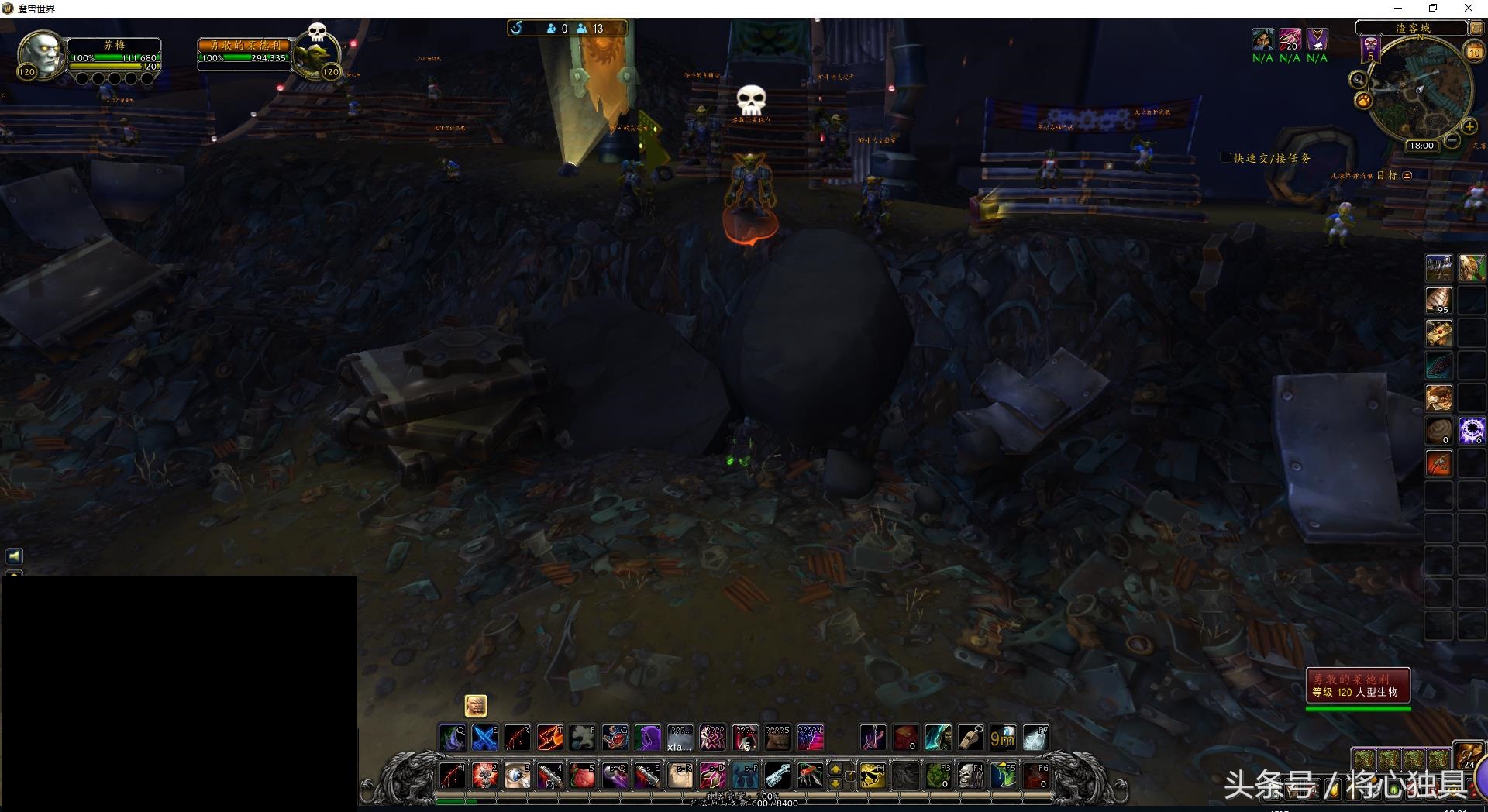The height and width of the screenshot is (812, 1488).
Task: Close the game window
Action: [1468, 9]
